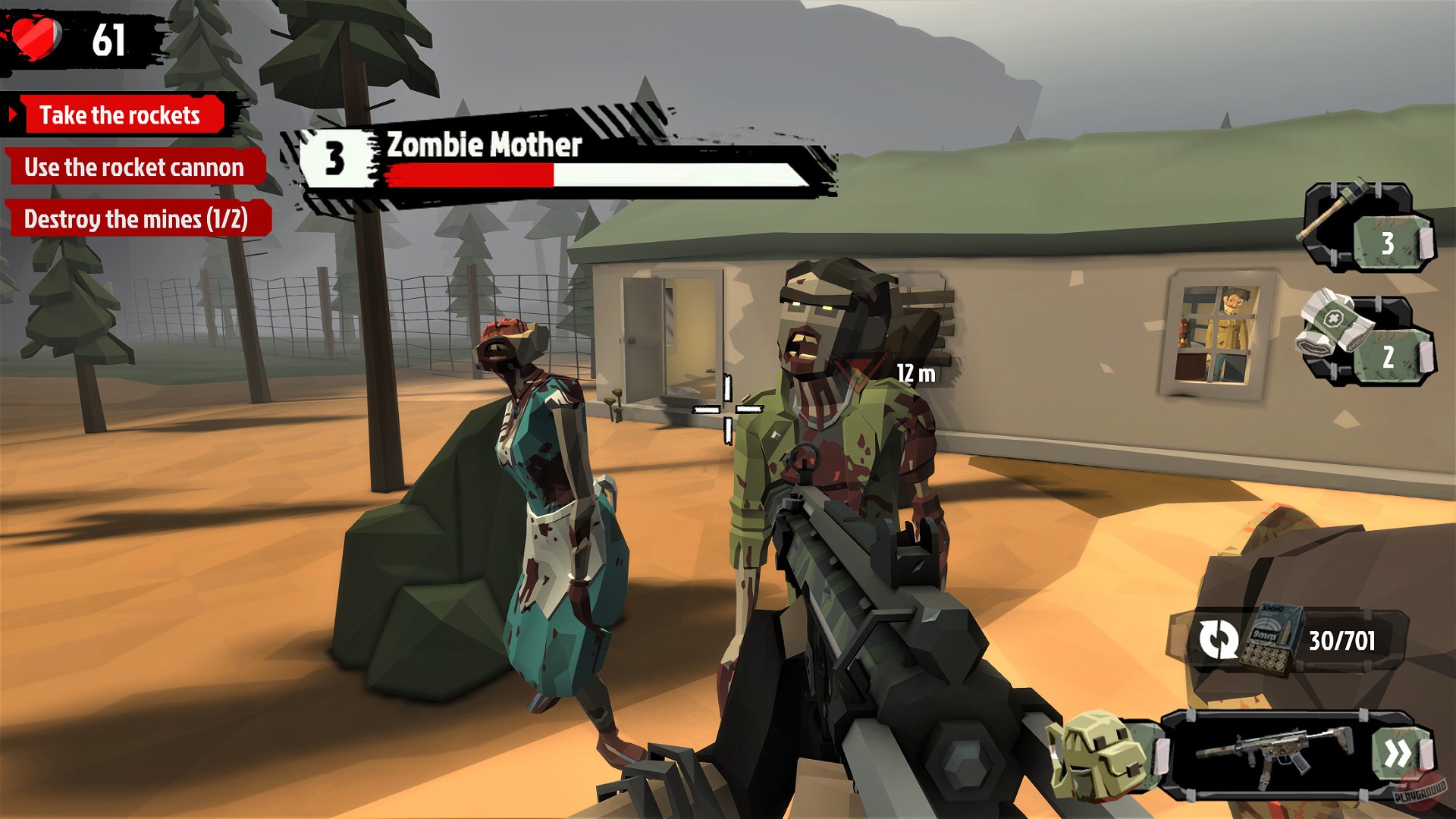Click the center crosshair reticle
Viewport: 1456px width, 819px height.
tap(730, 409)
